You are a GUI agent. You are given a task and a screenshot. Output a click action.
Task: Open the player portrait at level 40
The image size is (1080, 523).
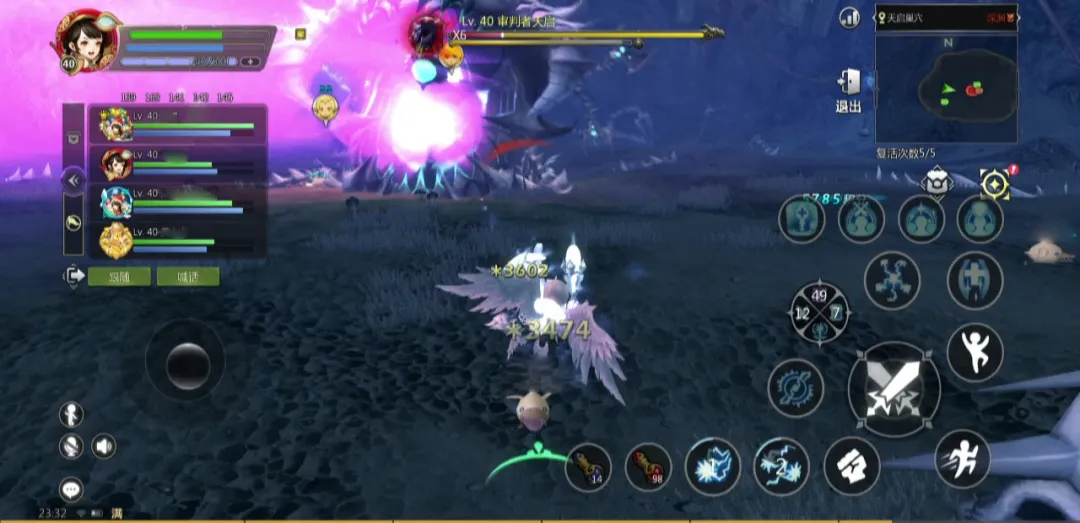pyautogui.click(x=86, y=42)
